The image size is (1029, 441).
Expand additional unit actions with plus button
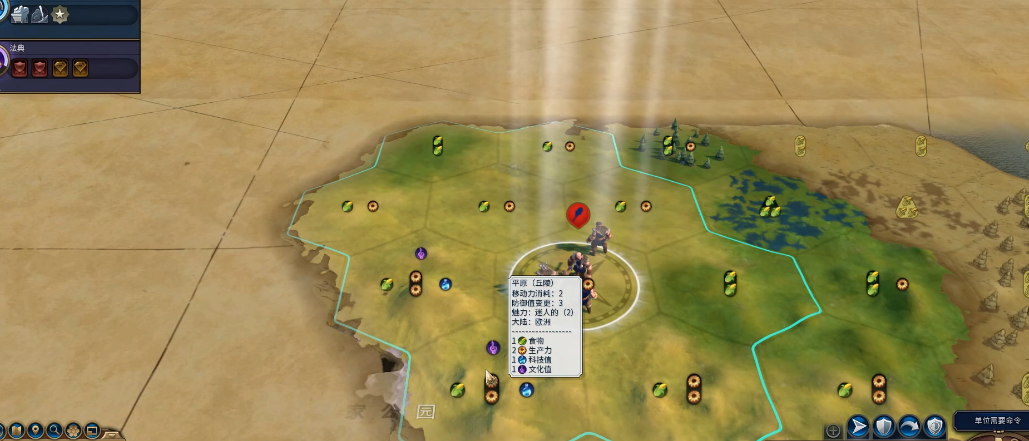tap(833, 431)
